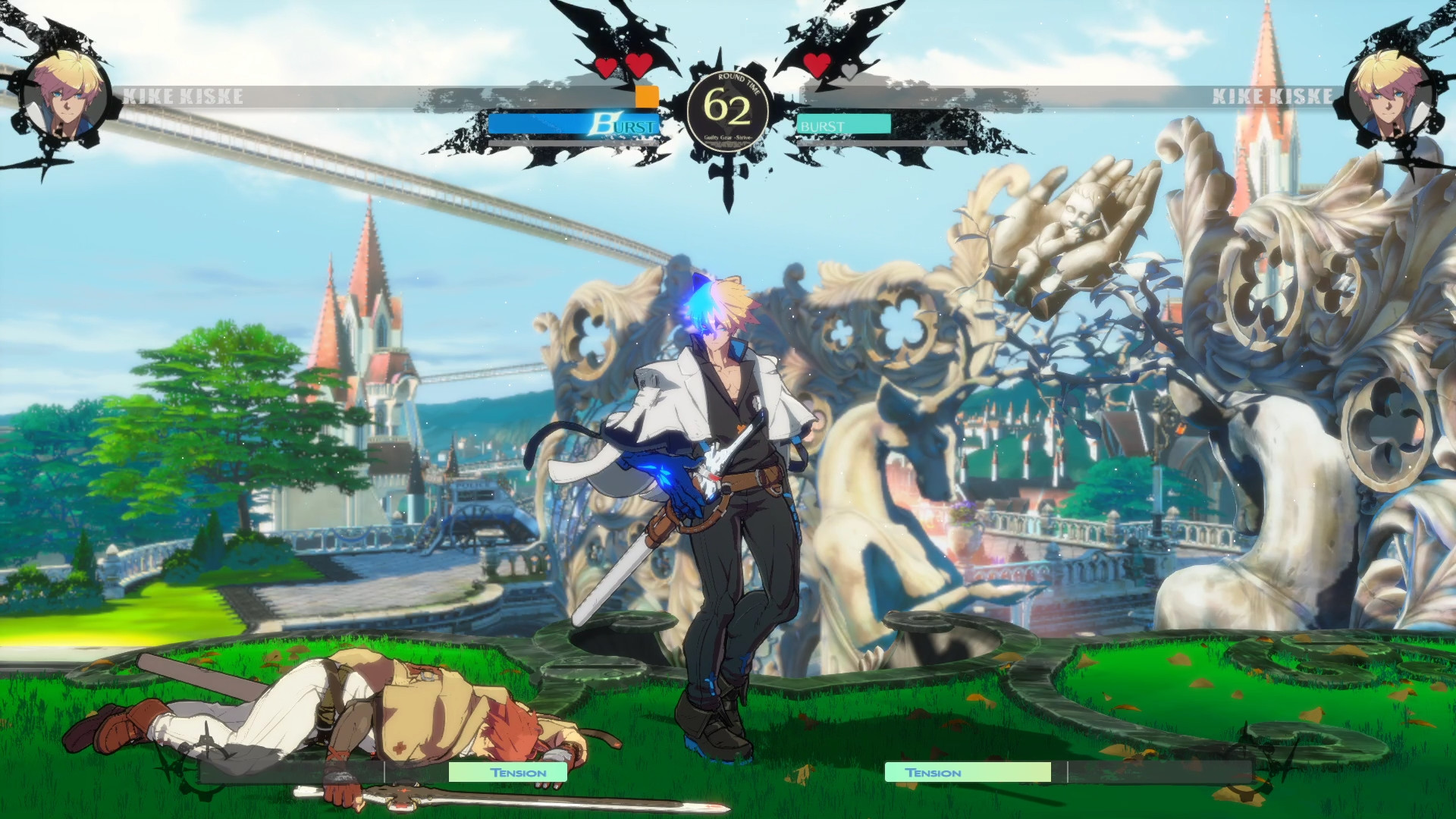Select Player 2's red round-win heart
The height and width of the screenshot is (819, 1456).
819,66
